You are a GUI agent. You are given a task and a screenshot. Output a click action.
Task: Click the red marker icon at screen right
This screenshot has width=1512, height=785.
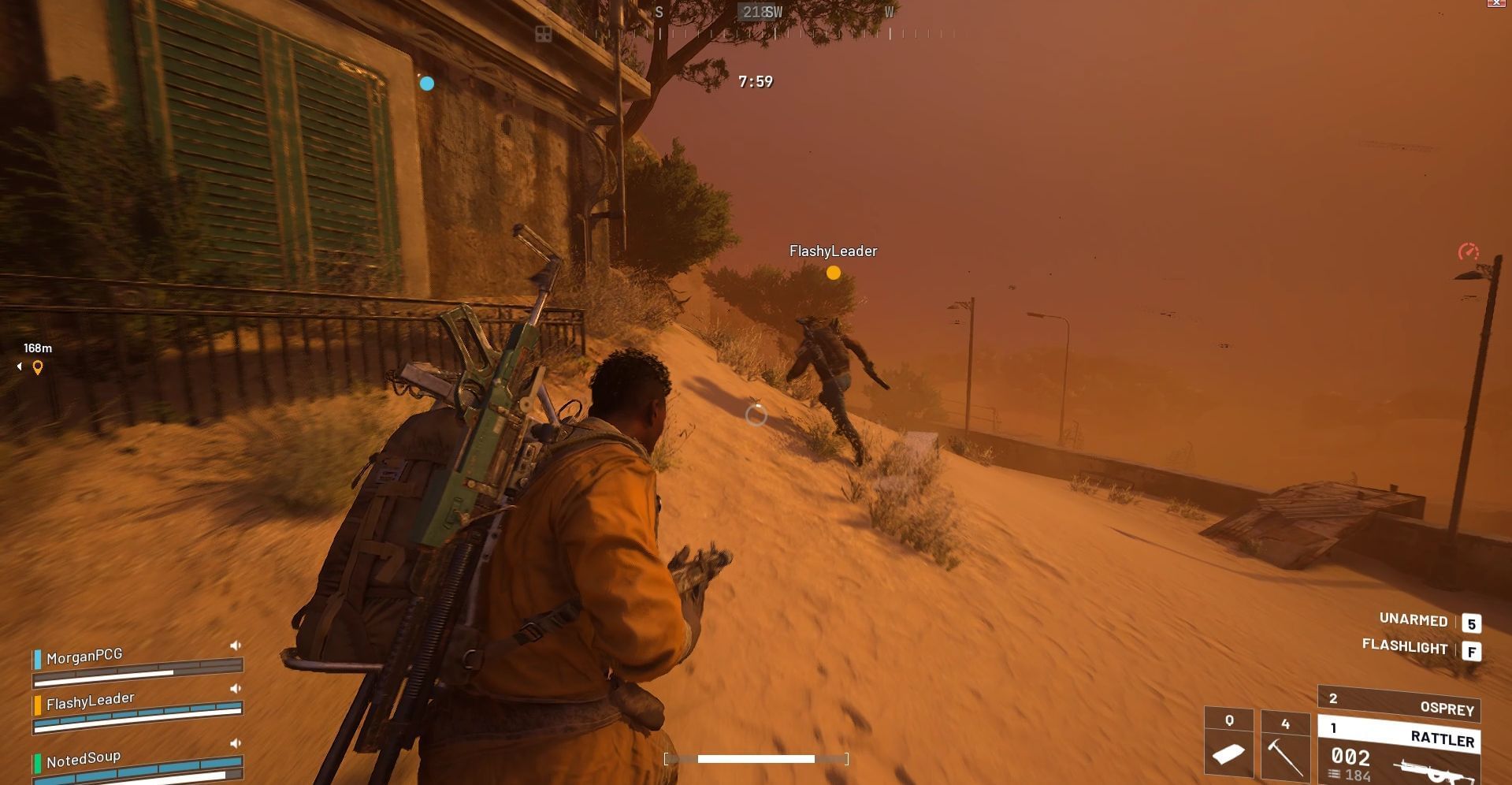(x=1466, y=252)
